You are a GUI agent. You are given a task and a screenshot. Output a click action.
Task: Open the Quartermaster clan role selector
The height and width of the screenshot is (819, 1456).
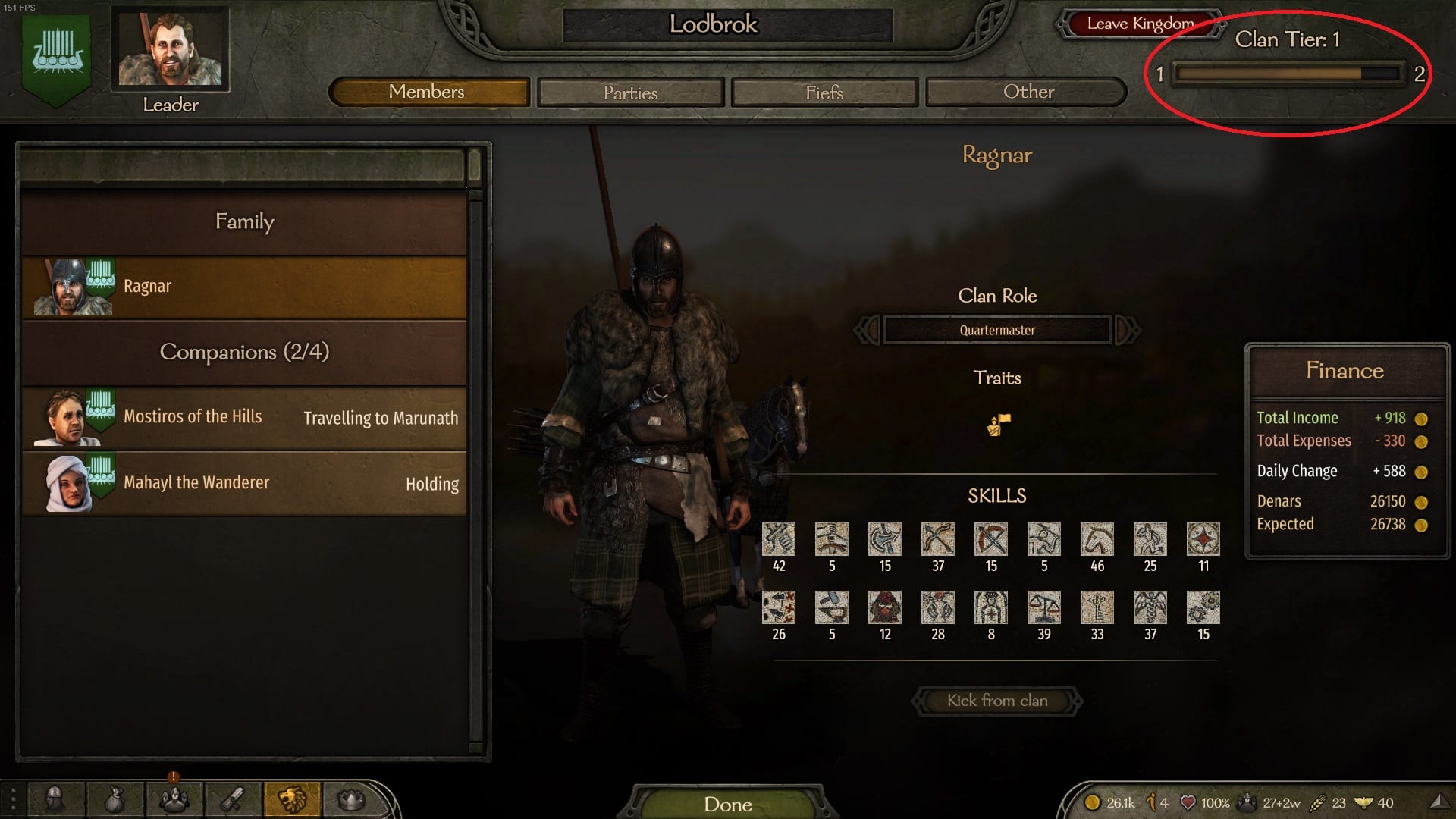(x=996, y=330)
